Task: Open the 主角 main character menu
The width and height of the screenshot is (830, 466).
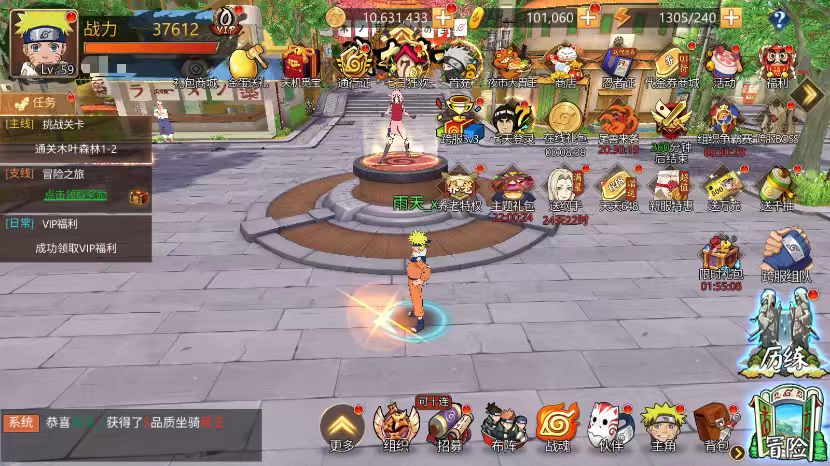Action: coord(662,428)
